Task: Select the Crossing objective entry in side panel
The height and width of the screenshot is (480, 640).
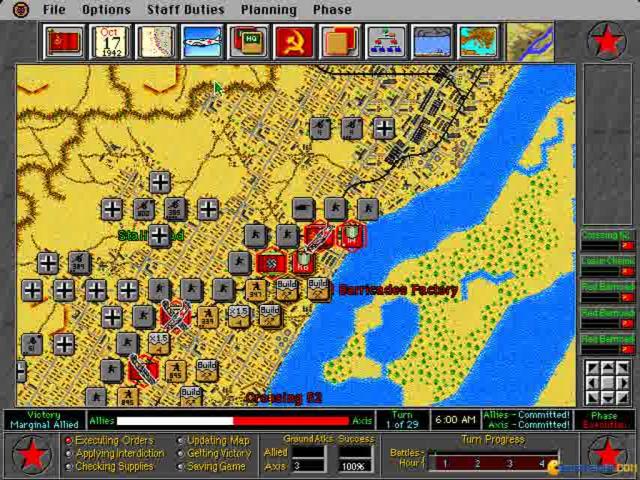Action: (x=607, y=238)
